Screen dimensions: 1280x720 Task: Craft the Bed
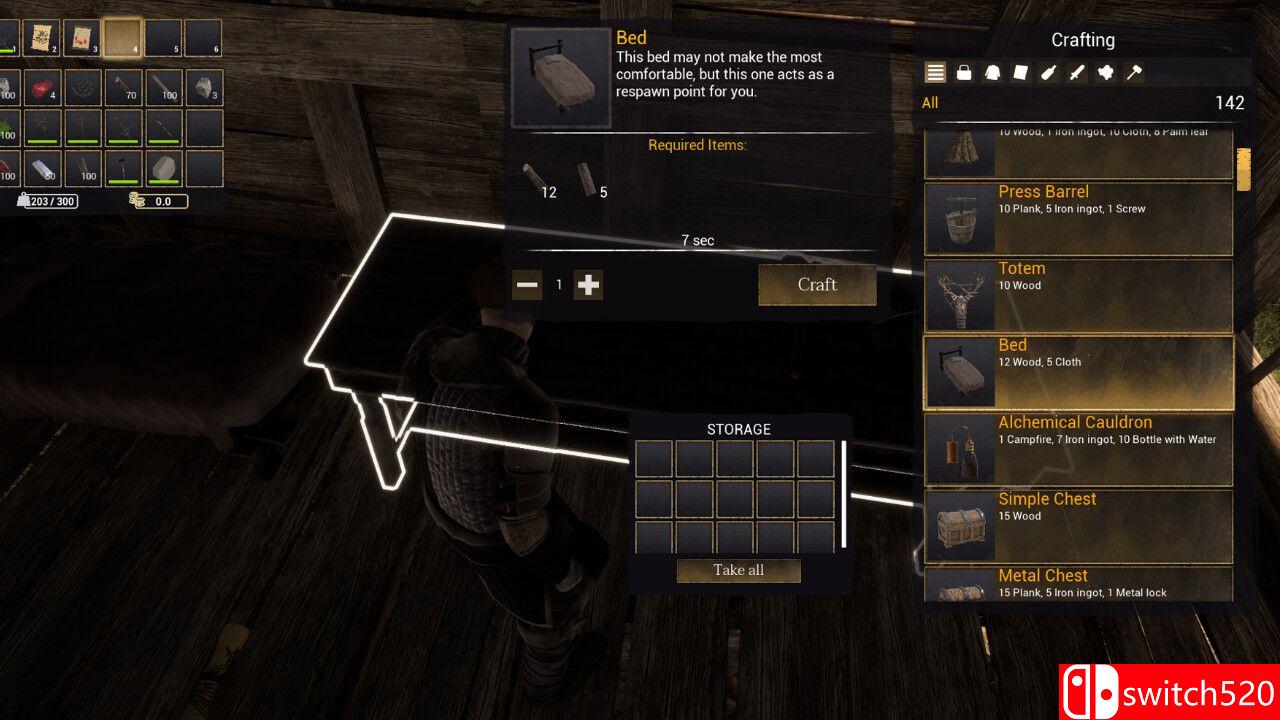(817, 285)
